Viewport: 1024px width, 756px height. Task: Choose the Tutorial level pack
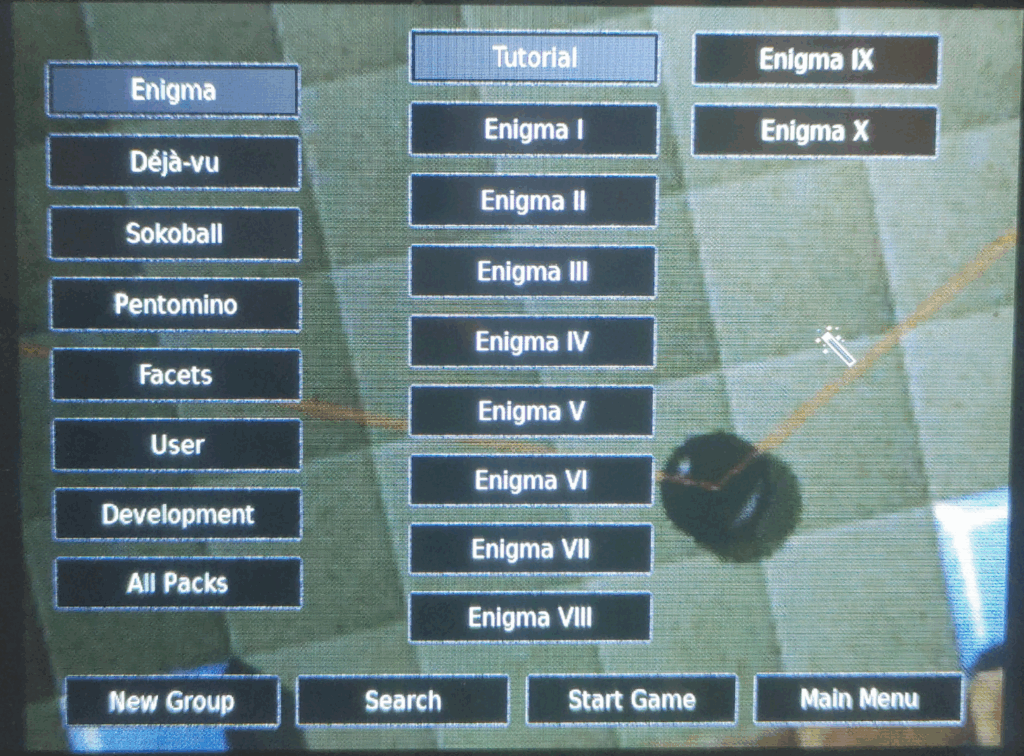(x=534, y=58)
